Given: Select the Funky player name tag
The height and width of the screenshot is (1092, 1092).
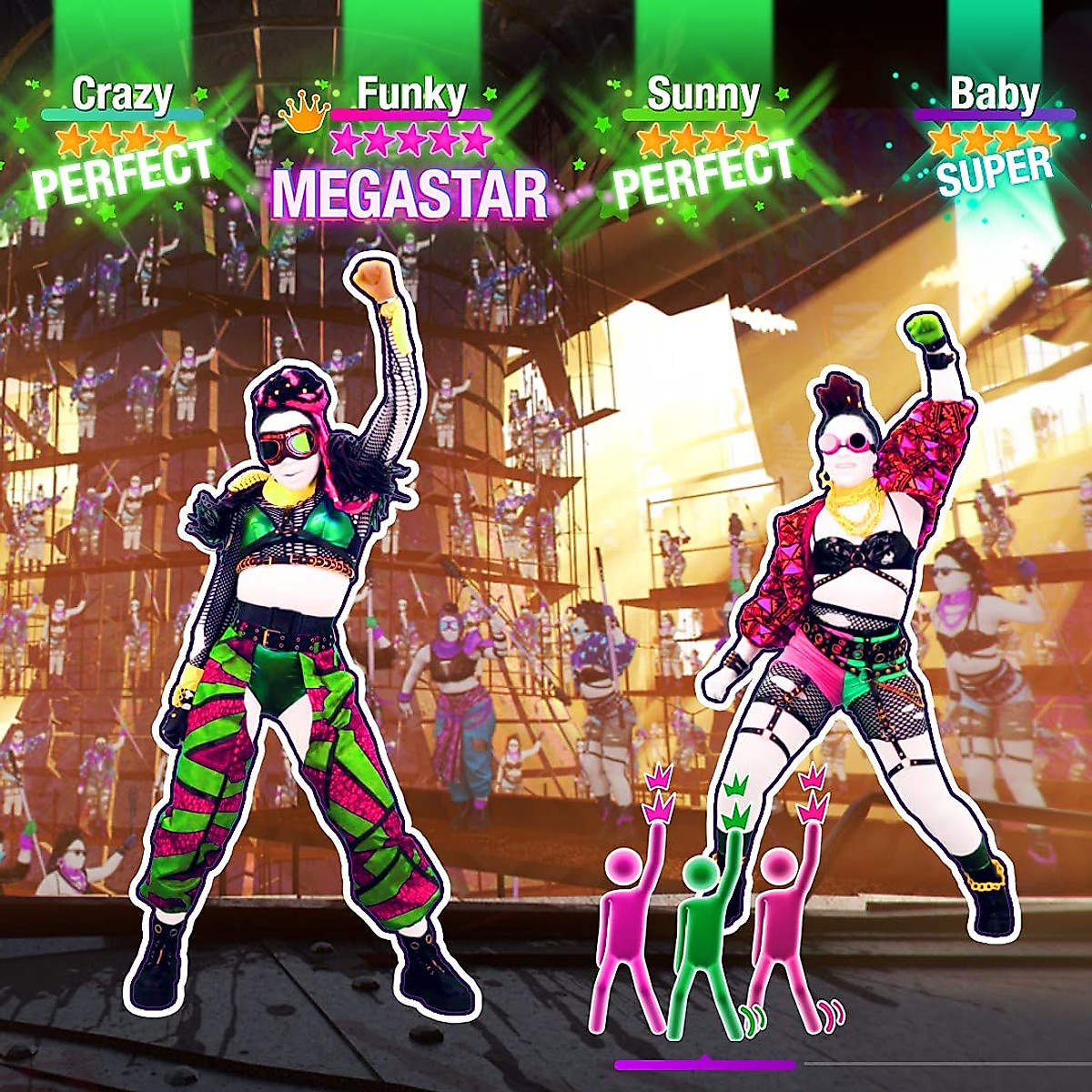Looking at the screenshot, I should (410, 94).
